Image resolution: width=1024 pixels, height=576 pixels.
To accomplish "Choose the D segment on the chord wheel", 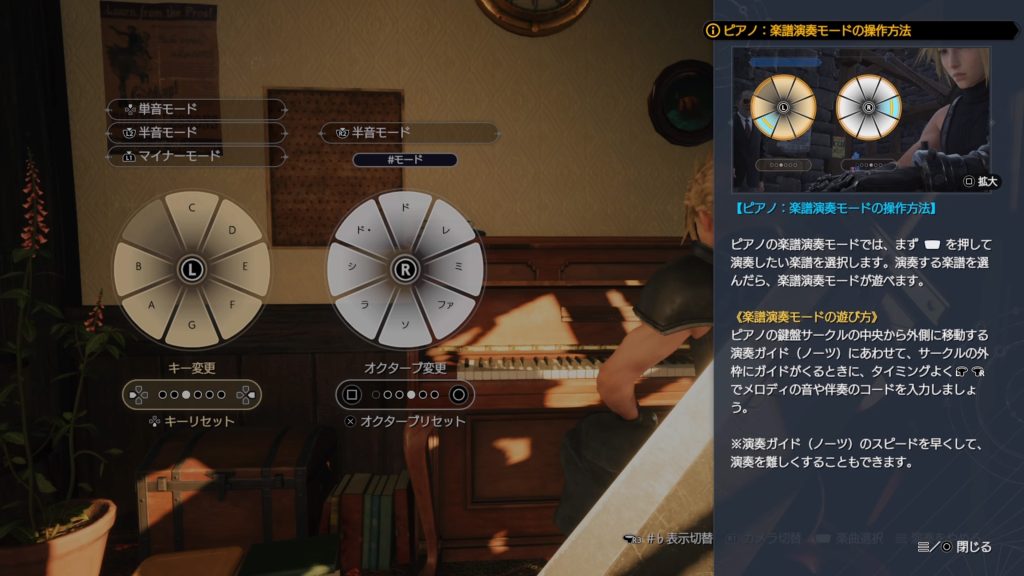I will point(232,231).
